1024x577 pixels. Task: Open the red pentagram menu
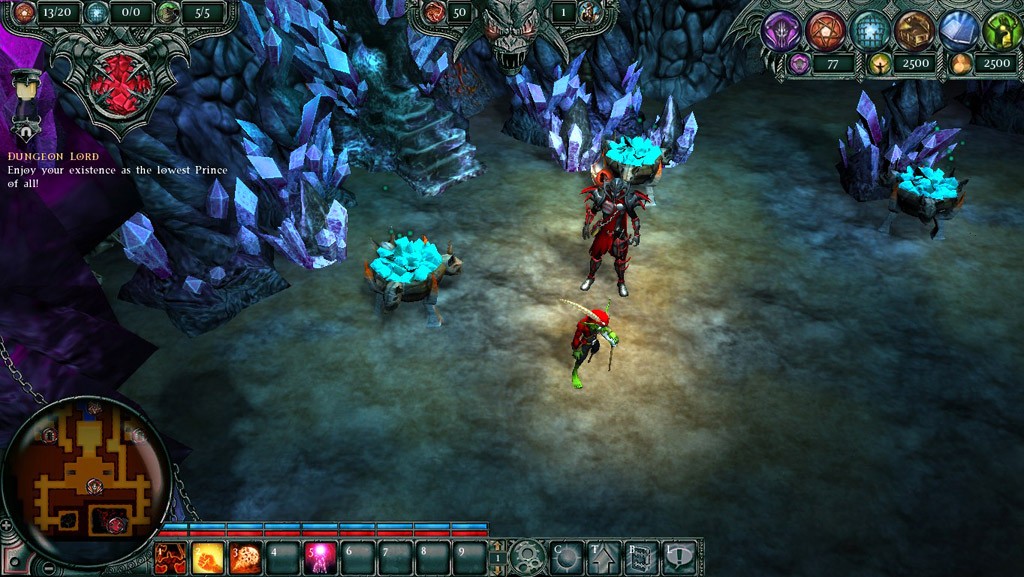[826, 31]
